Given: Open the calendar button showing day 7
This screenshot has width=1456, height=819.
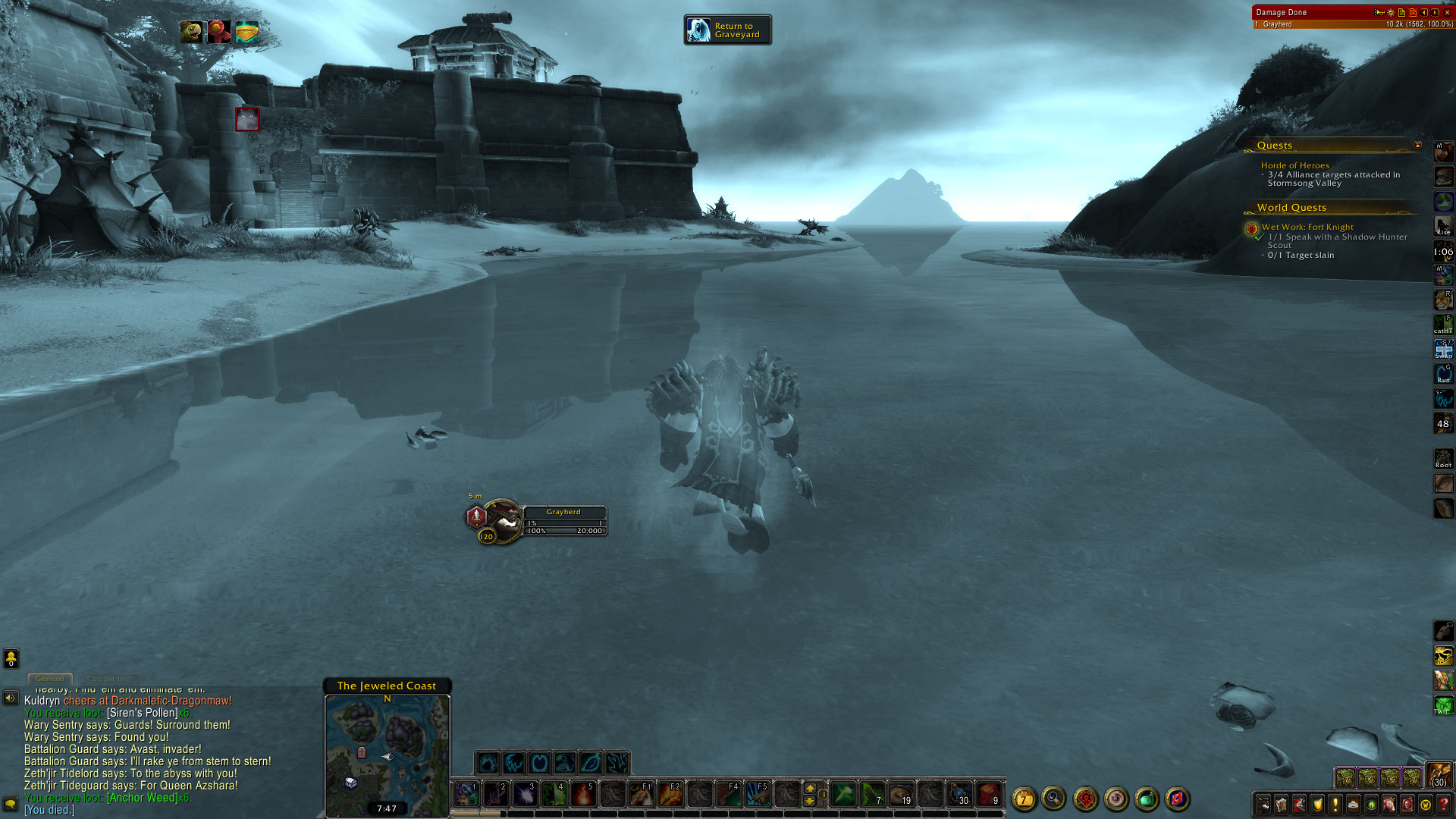Looking at the screenshot, I should pos(1024,799).
